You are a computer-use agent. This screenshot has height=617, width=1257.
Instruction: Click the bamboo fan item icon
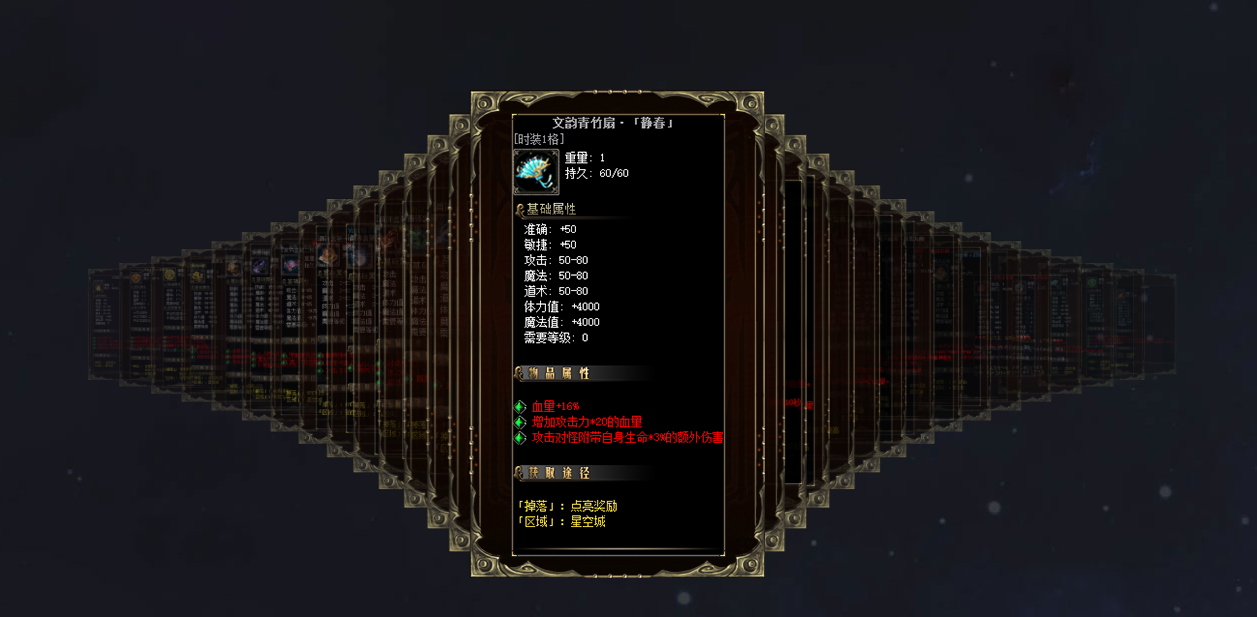[x=536, y=172]
